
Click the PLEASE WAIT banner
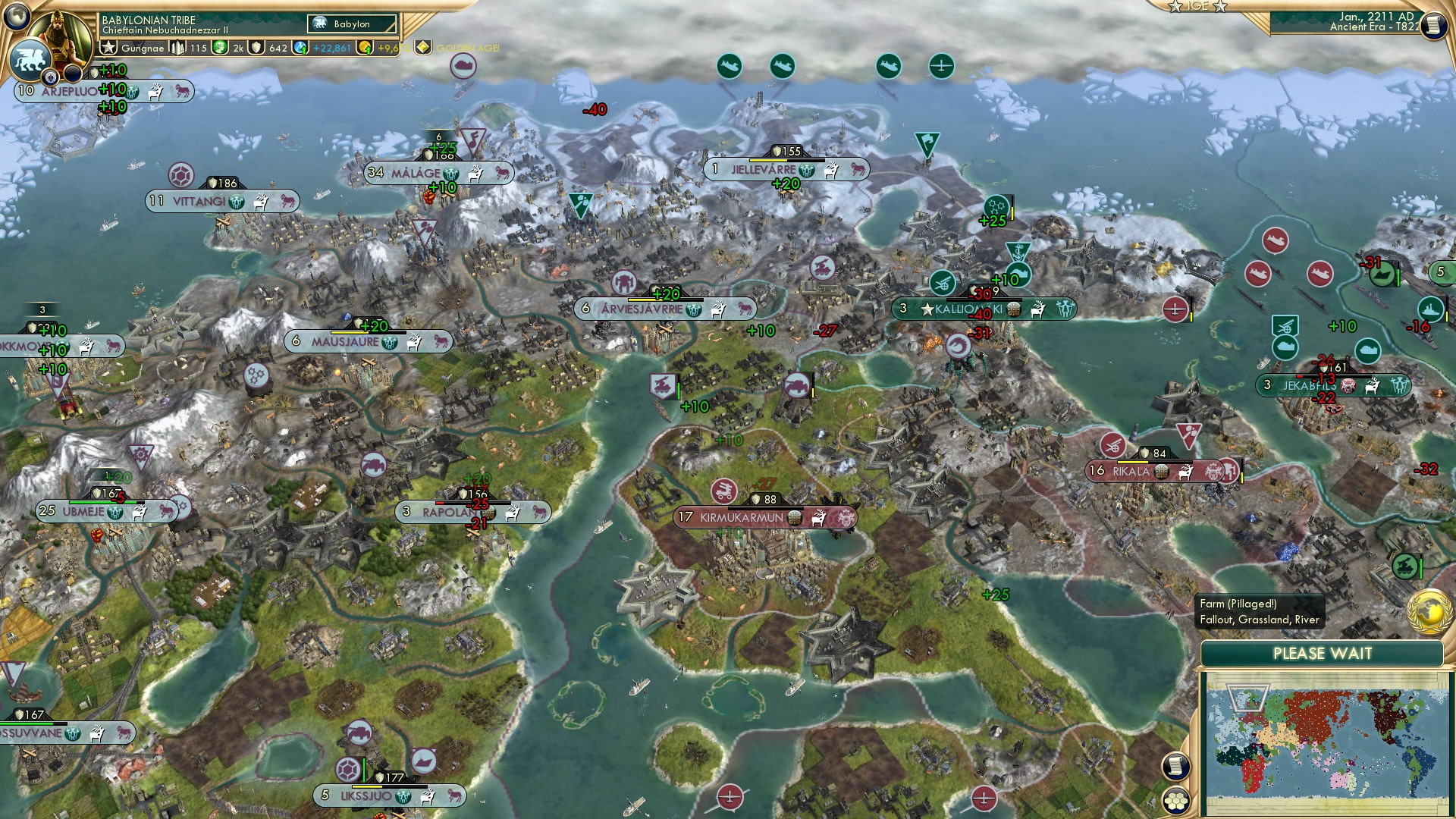1323,654
